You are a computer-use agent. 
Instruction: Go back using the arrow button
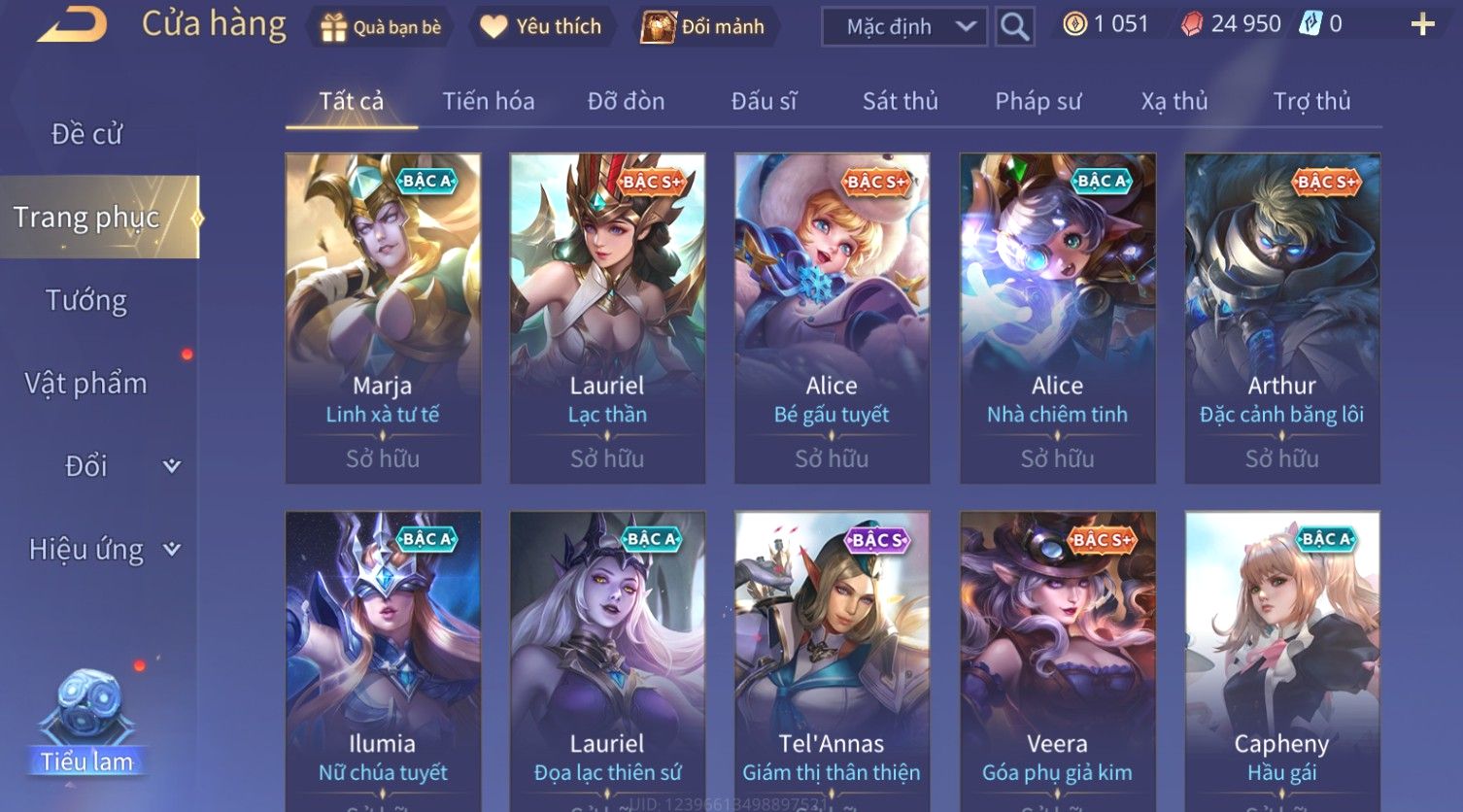click(72, 25)
